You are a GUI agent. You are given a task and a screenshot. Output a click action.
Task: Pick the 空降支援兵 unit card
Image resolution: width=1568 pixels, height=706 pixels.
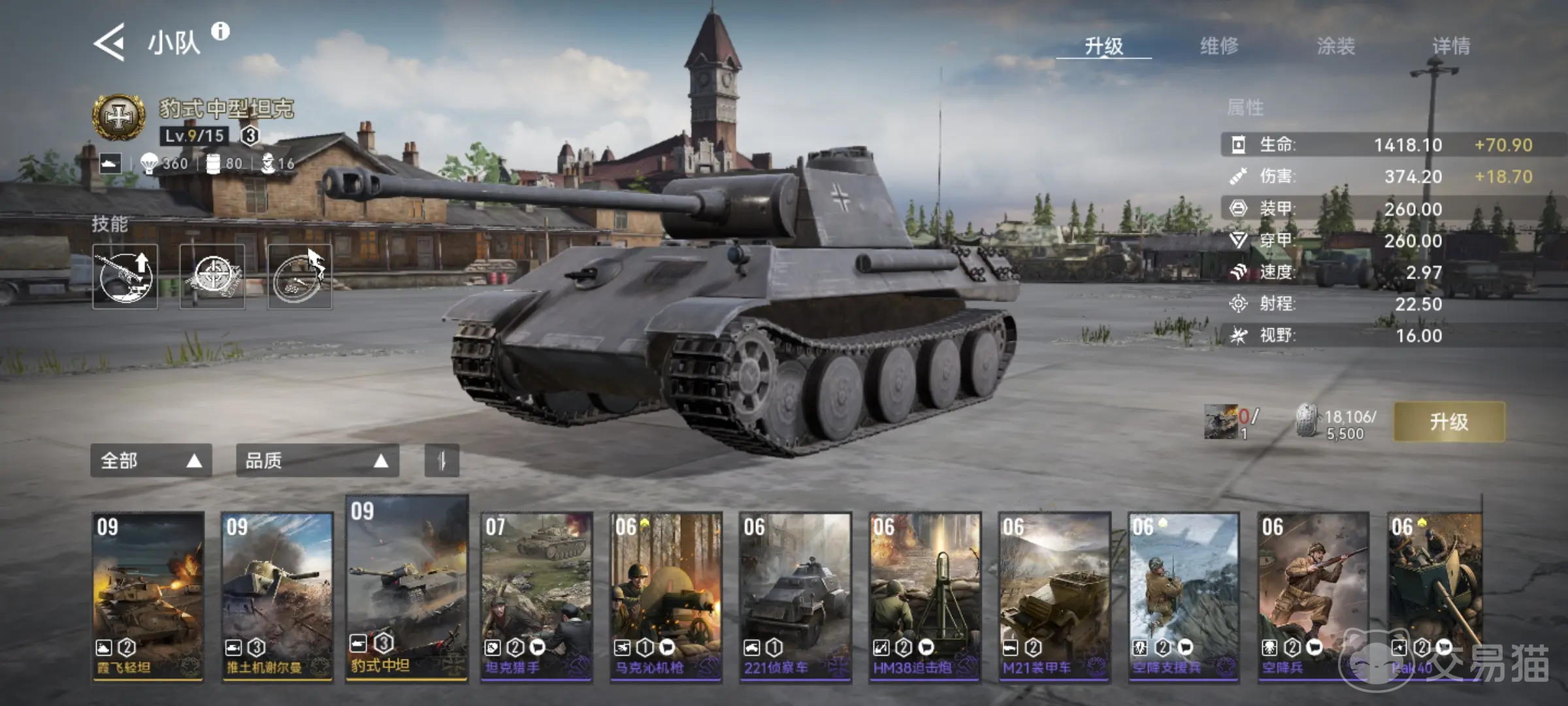tap(1183, 596)
